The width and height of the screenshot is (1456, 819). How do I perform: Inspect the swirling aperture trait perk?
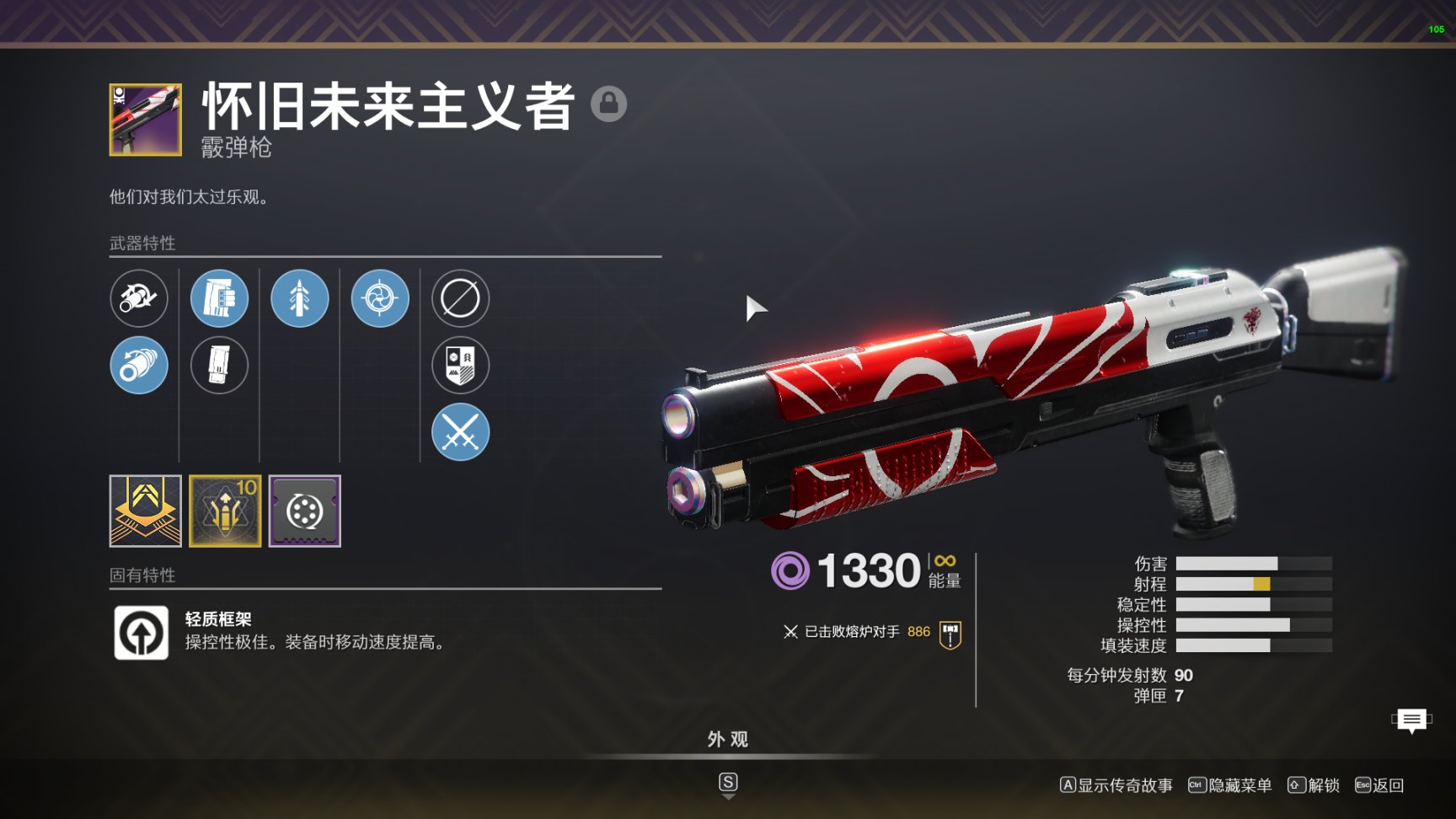[x=380, y=298]
